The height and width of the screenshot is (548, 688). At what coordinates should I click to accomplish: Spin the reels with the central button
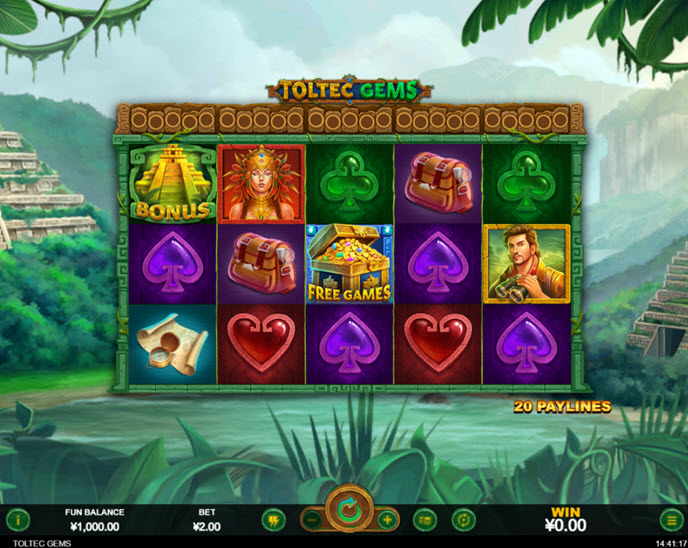349,512
